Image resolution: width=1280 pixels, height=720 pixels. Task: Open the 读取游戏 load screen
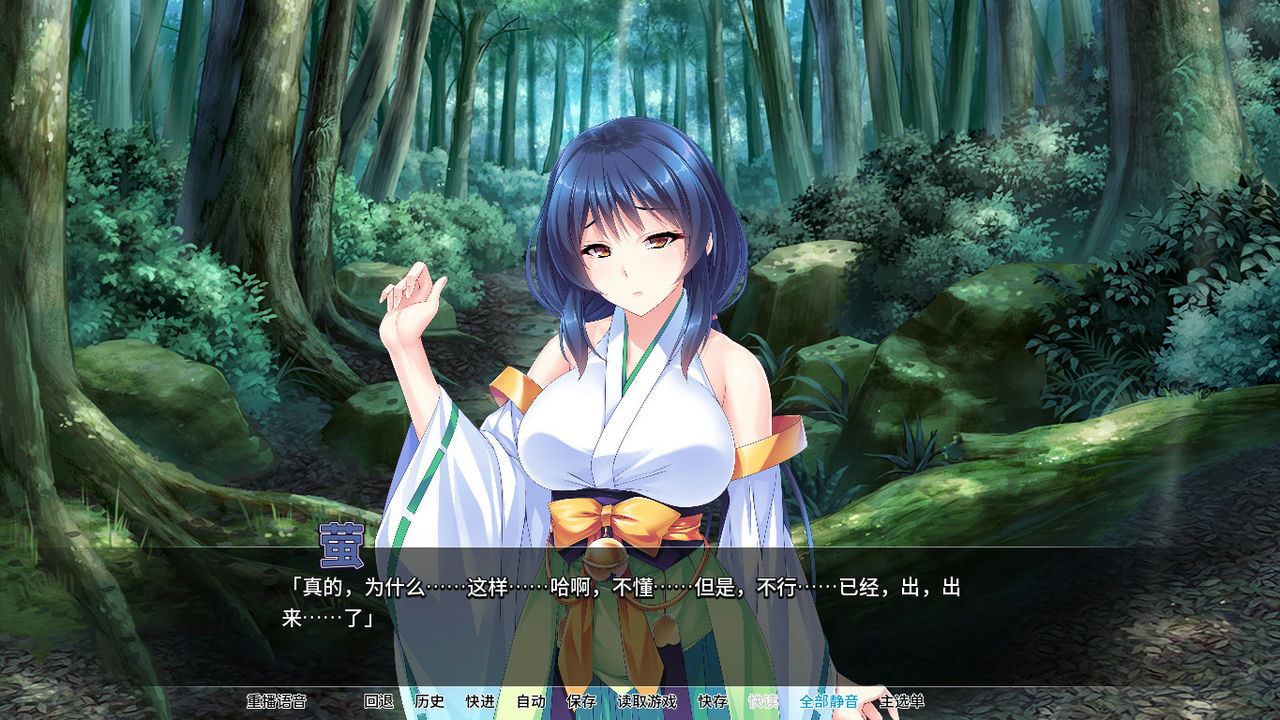tap(649, 702)
